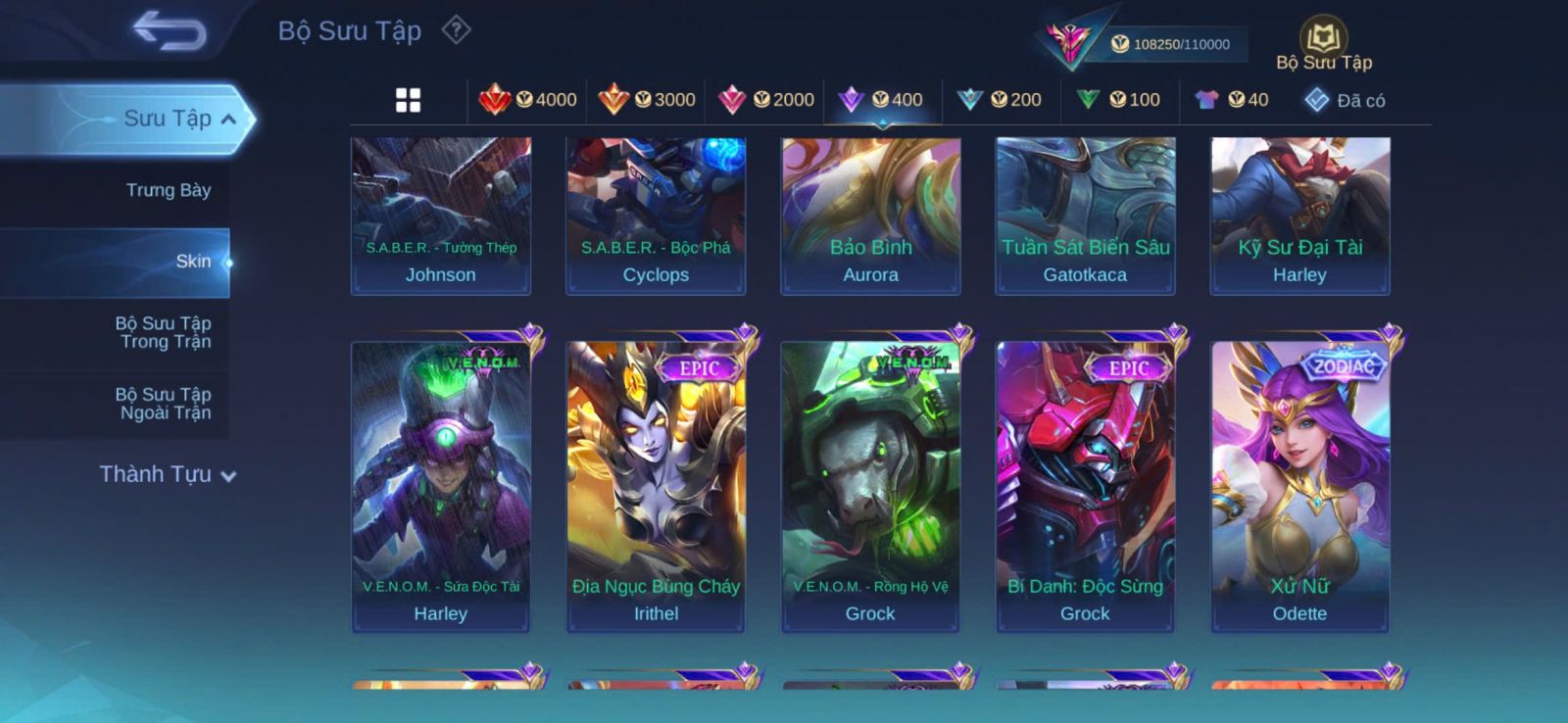Open Bộ Sưu Tập Ngoài Trận
Image resolution: width=1568 pixels, height=723 pixels.
point(165,404)
